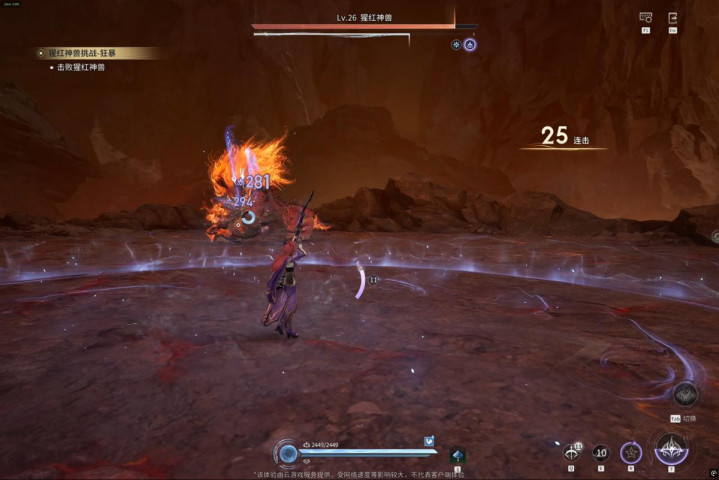The image size is (719, 480).
Task: Use the blue mushroom consumable item
Action: point(457,455)
